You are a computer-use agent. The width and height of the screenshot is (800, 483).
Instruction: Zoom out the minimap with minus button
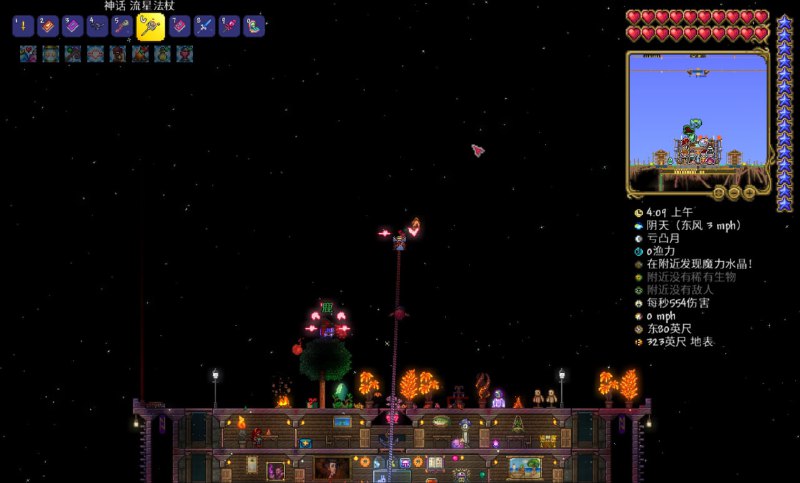pyautogui.click(x=733, y=192)
